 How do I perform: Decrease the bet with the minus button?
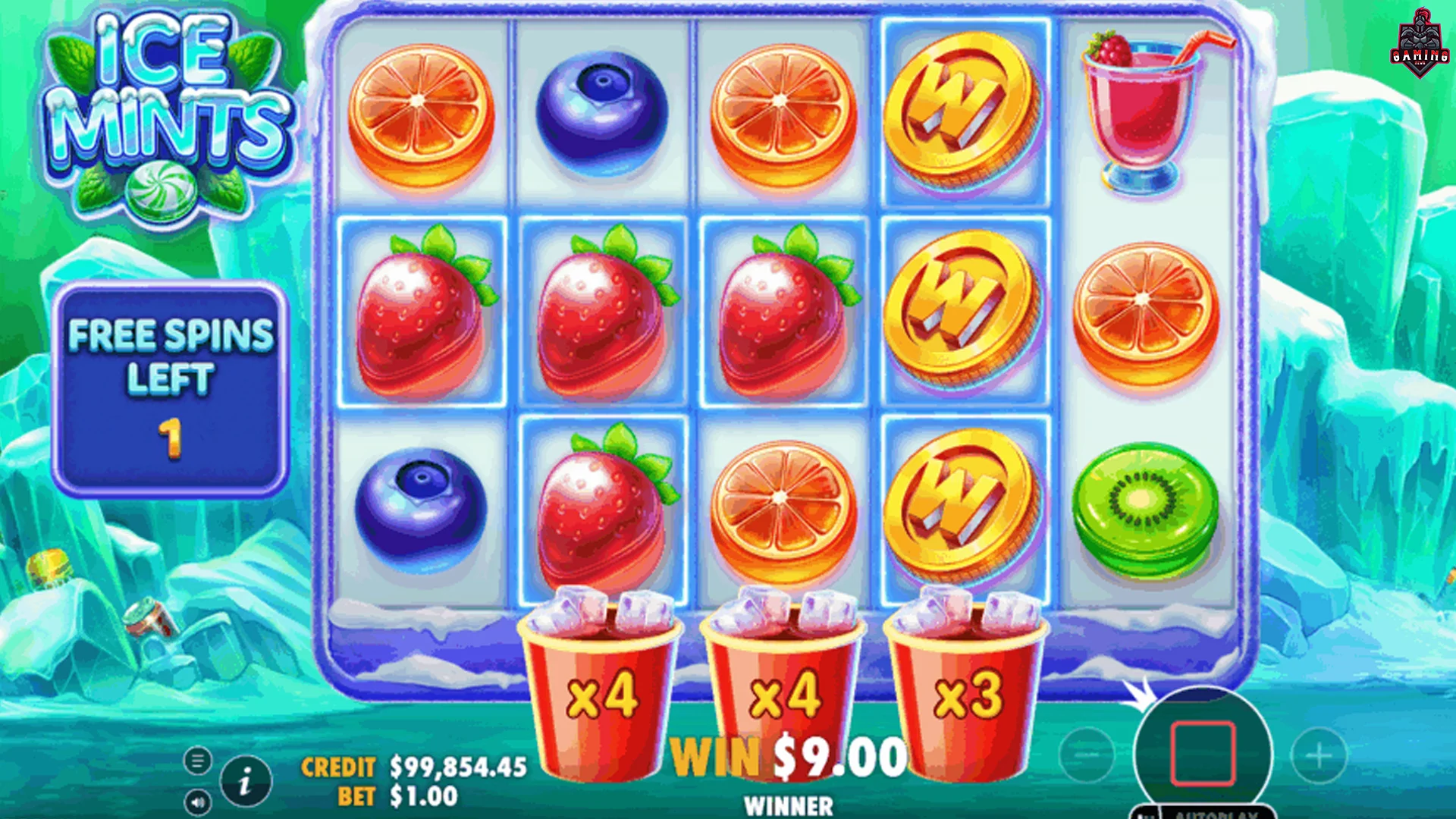[x=1087, y=755]
